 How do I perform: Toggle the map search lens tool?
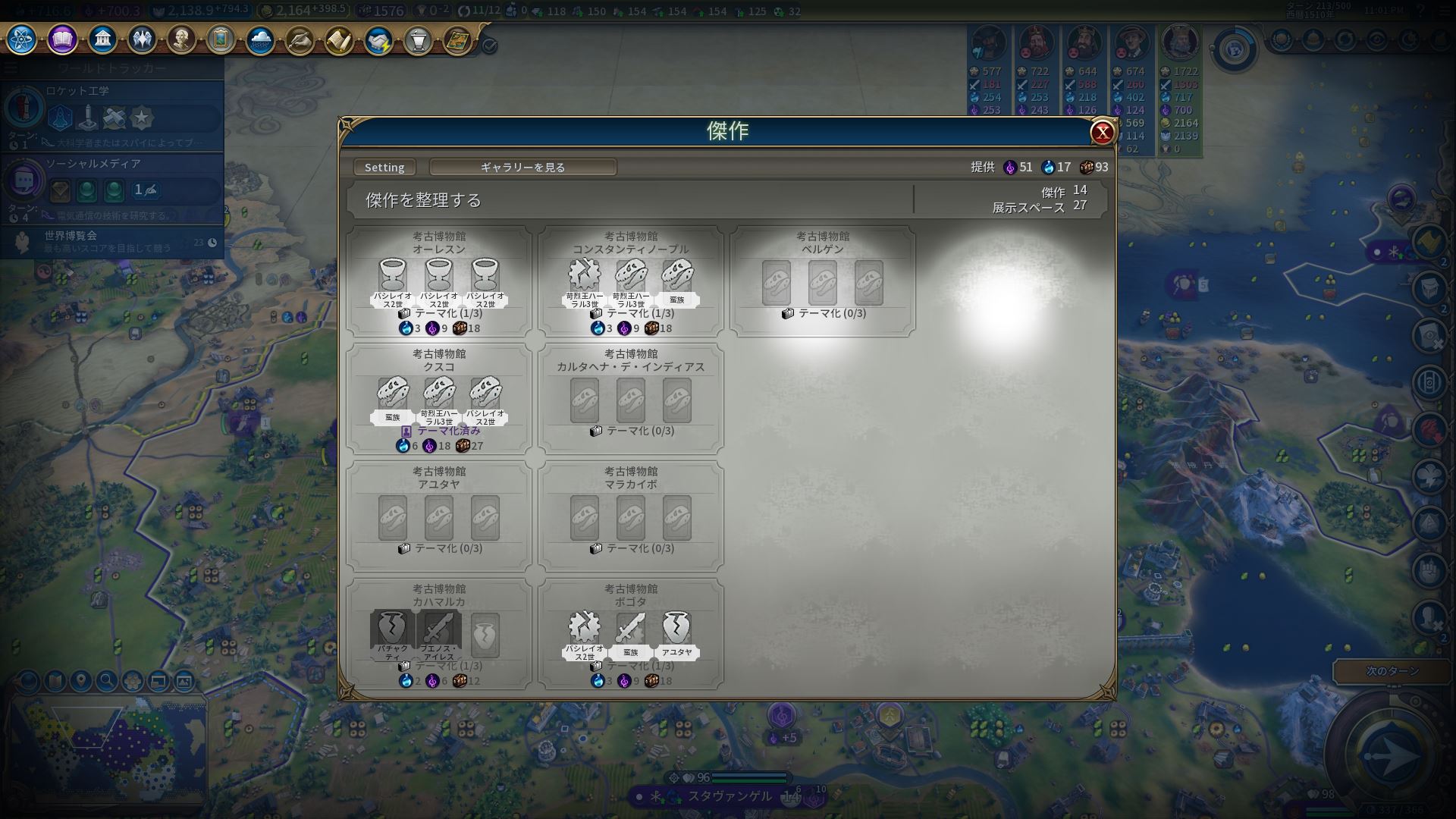105,682
